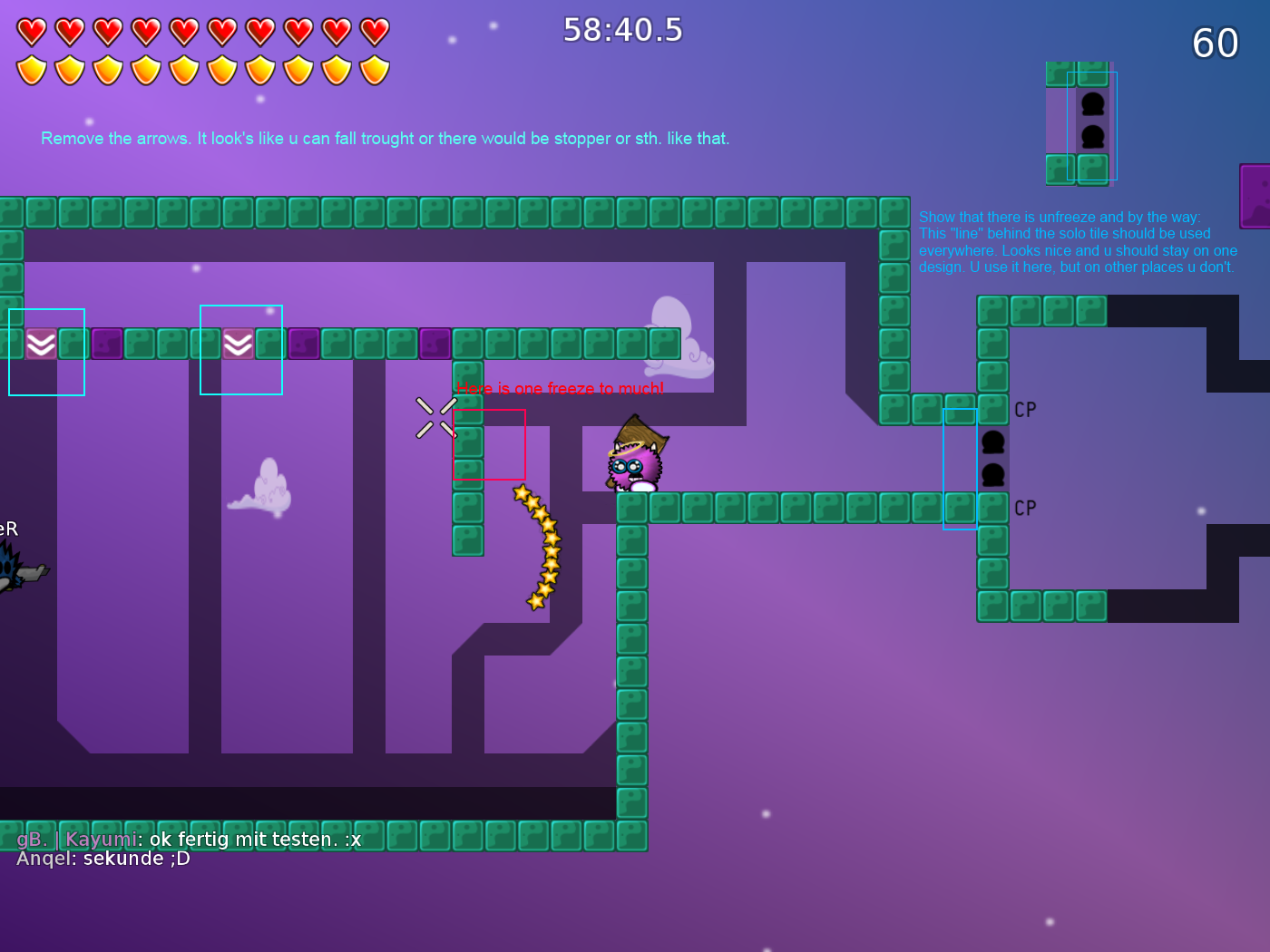Expand the minimap in the top right corner
Image resolution: width=1270 pixels, height=952 pixels.
tap(1079, 122)
